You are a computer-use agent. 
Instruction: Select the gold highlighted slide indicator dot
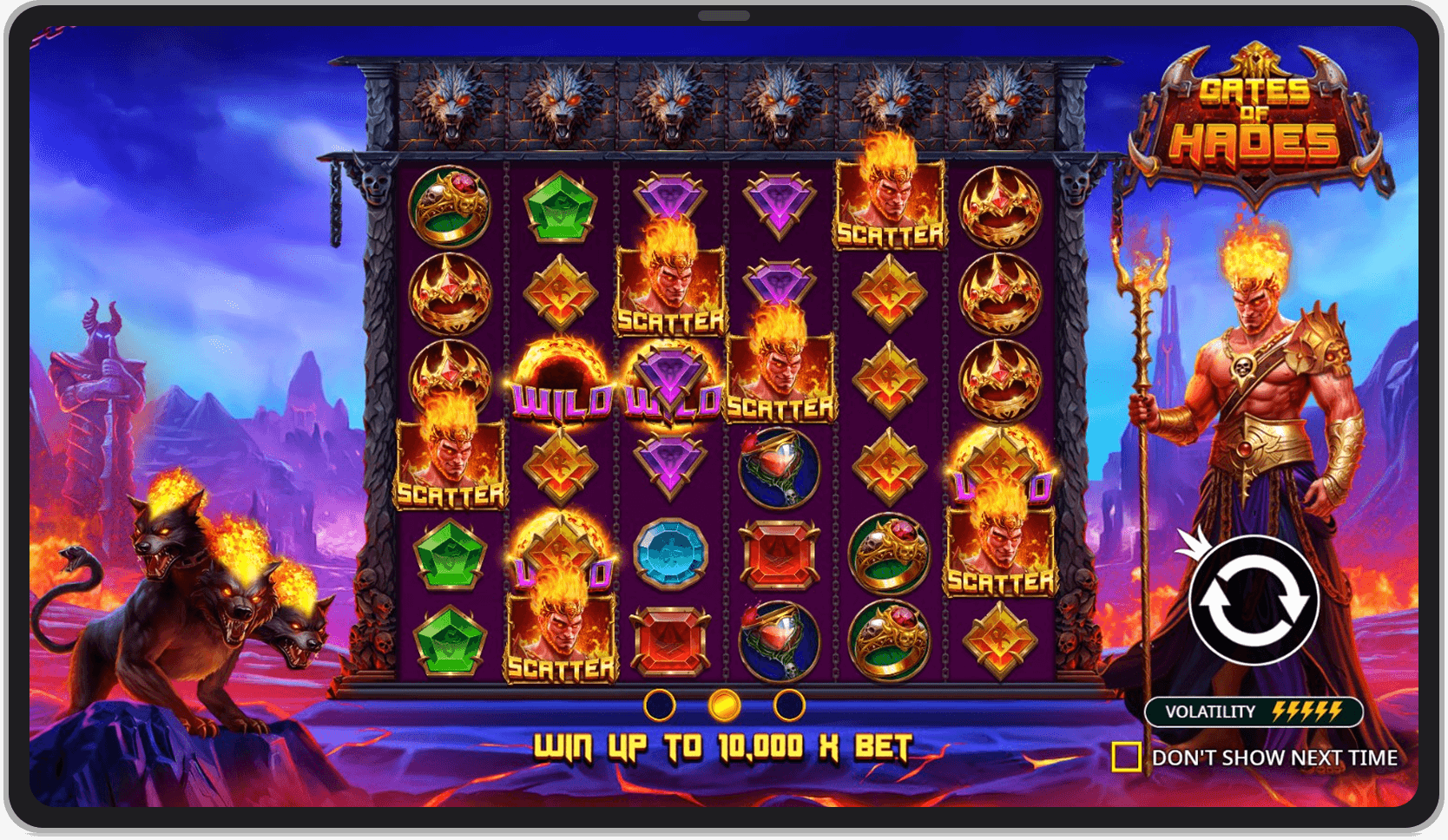[x=724, y=705]
